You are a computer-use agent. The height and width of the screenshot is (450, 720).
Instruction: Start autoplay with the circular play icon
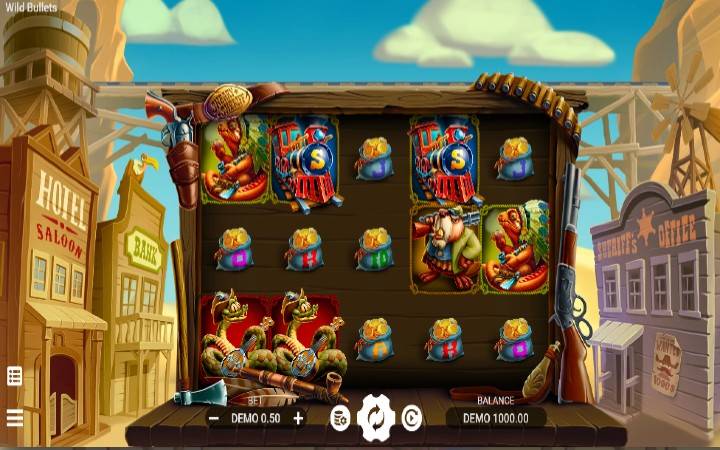click(x=411, y=418)
